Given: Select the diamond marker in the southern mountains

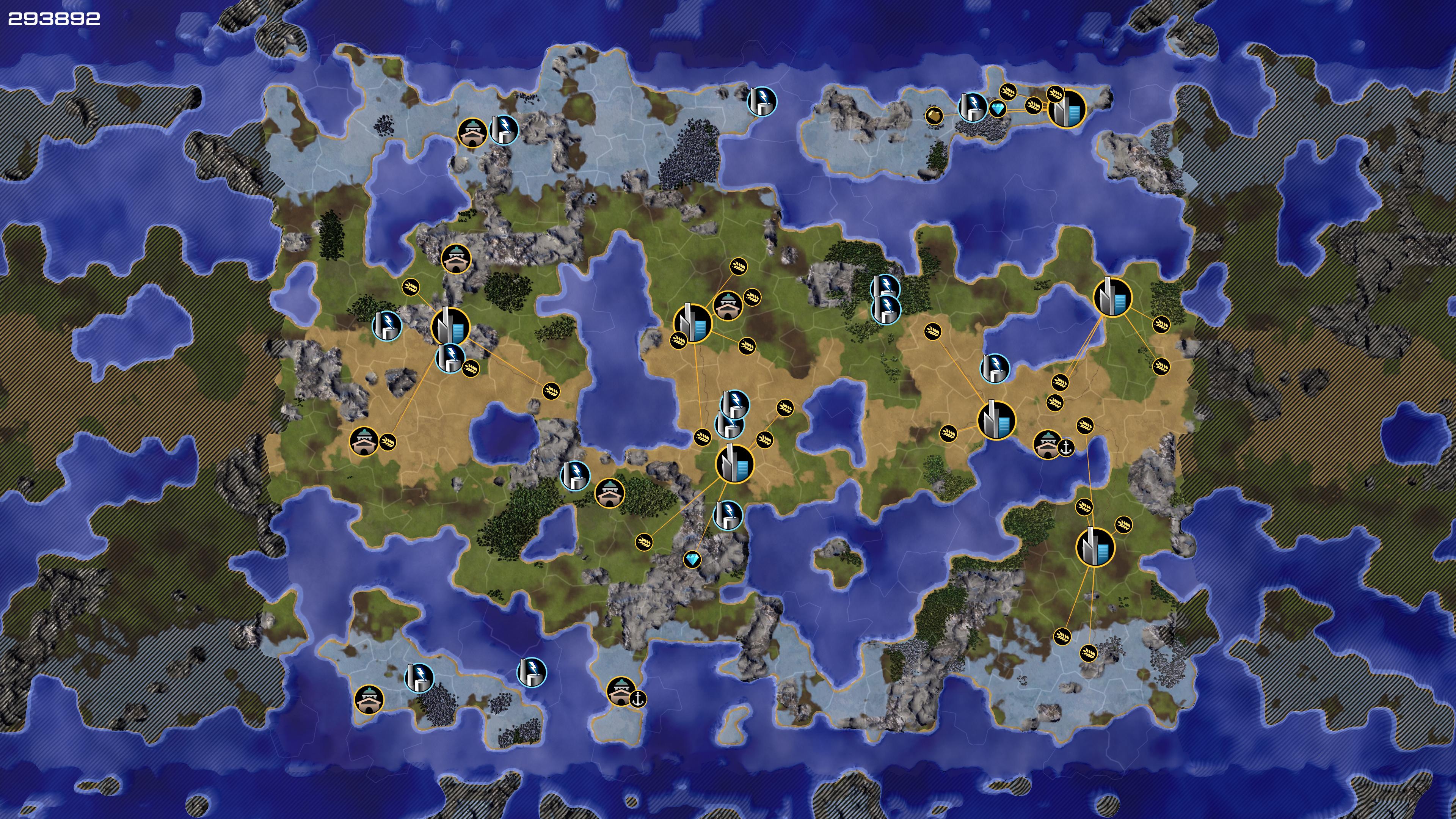Looking at the screenshot, I should pos(692,560).
